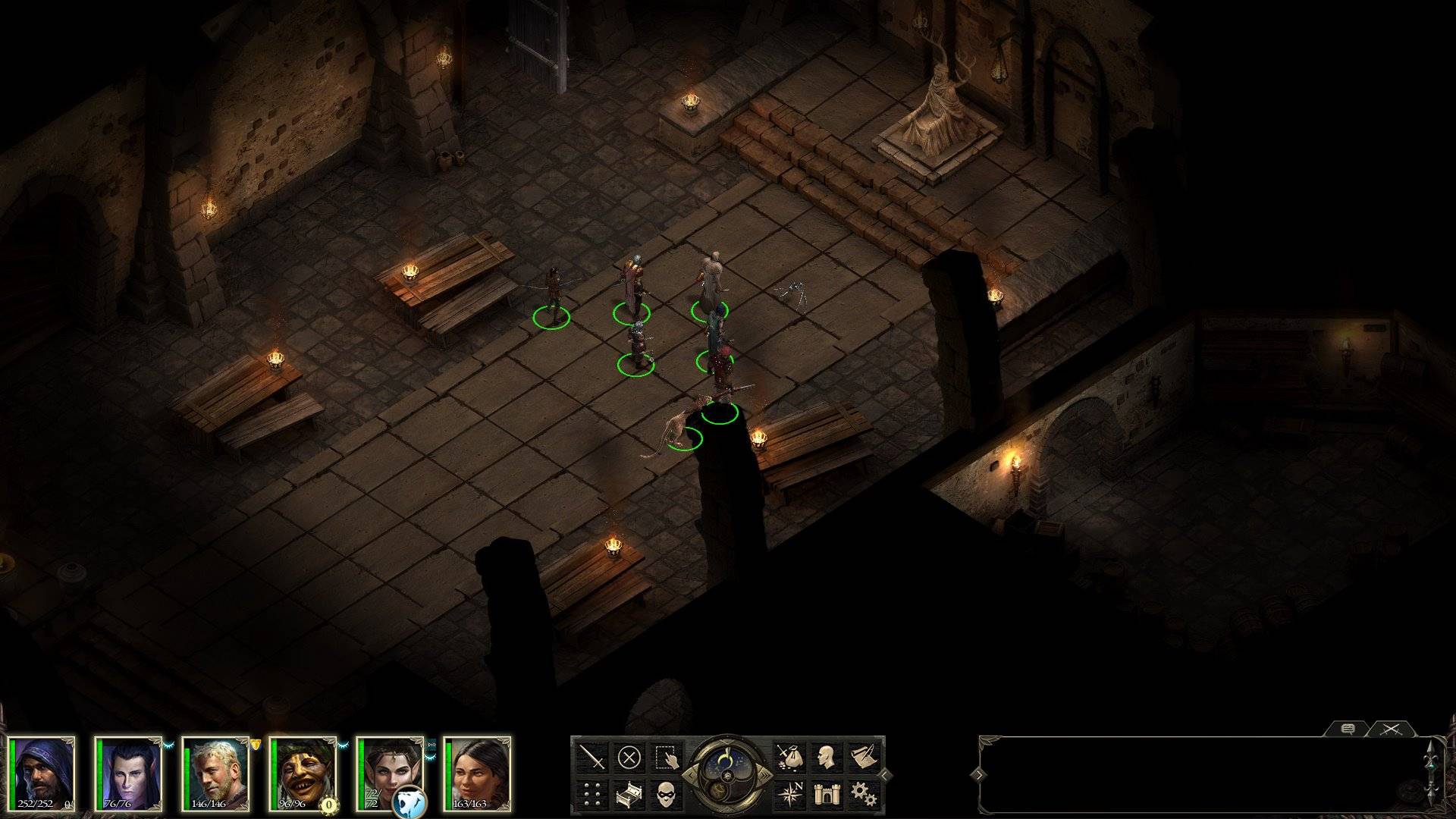This screenshot has width=1456, height=819.
Task: Open the party formation dots button
Action: [x=592, y=794]
